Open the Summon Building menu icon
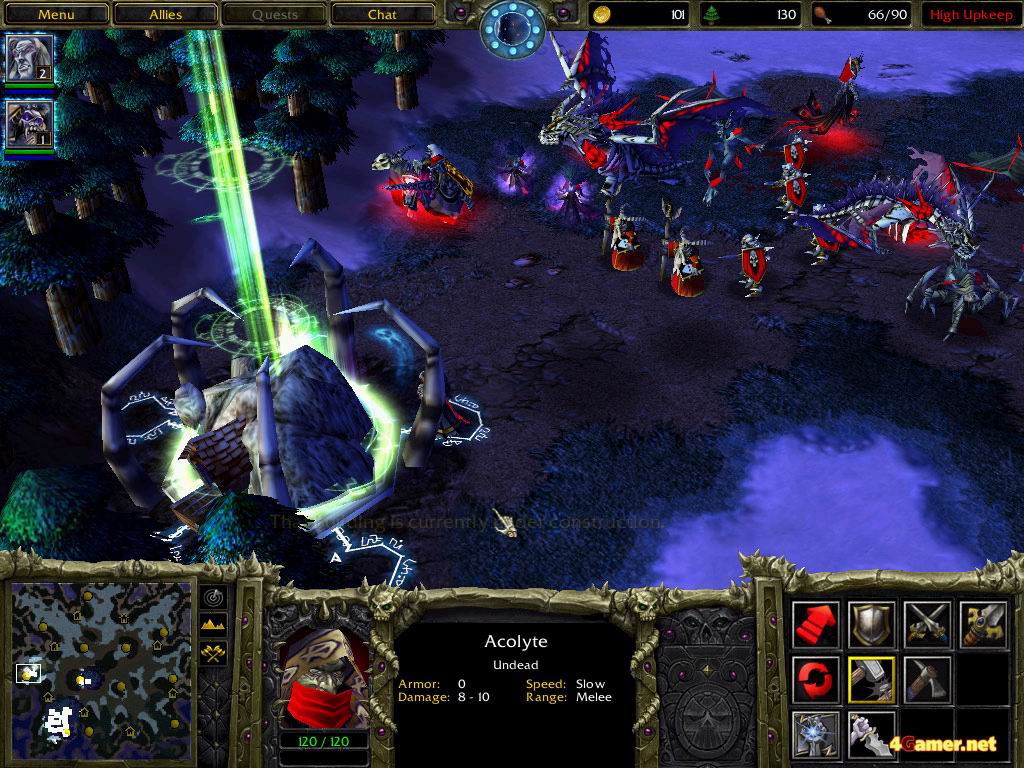Viewport: 1024px width, 768px height. 816,734
